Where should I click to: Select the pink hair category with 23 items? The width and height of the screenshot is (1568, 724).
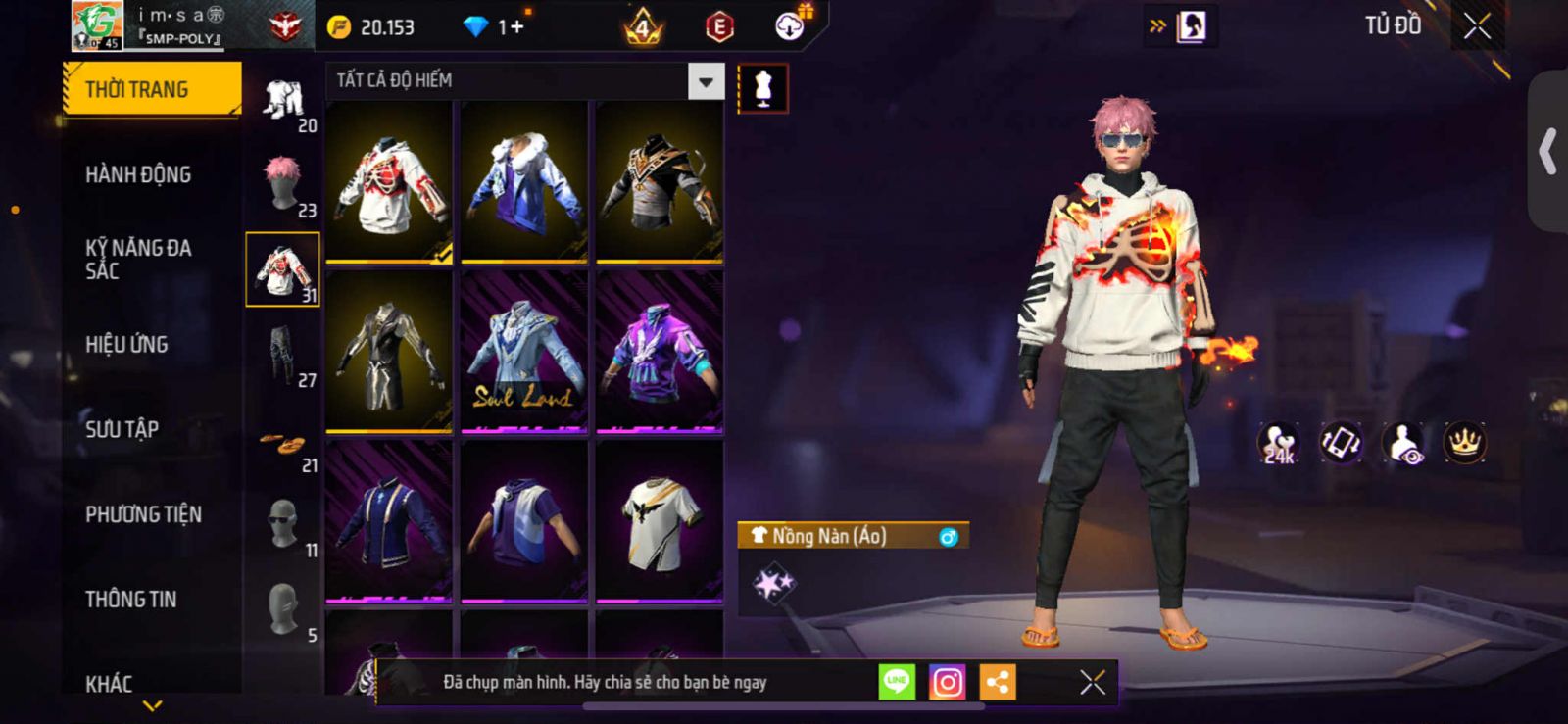283,184
